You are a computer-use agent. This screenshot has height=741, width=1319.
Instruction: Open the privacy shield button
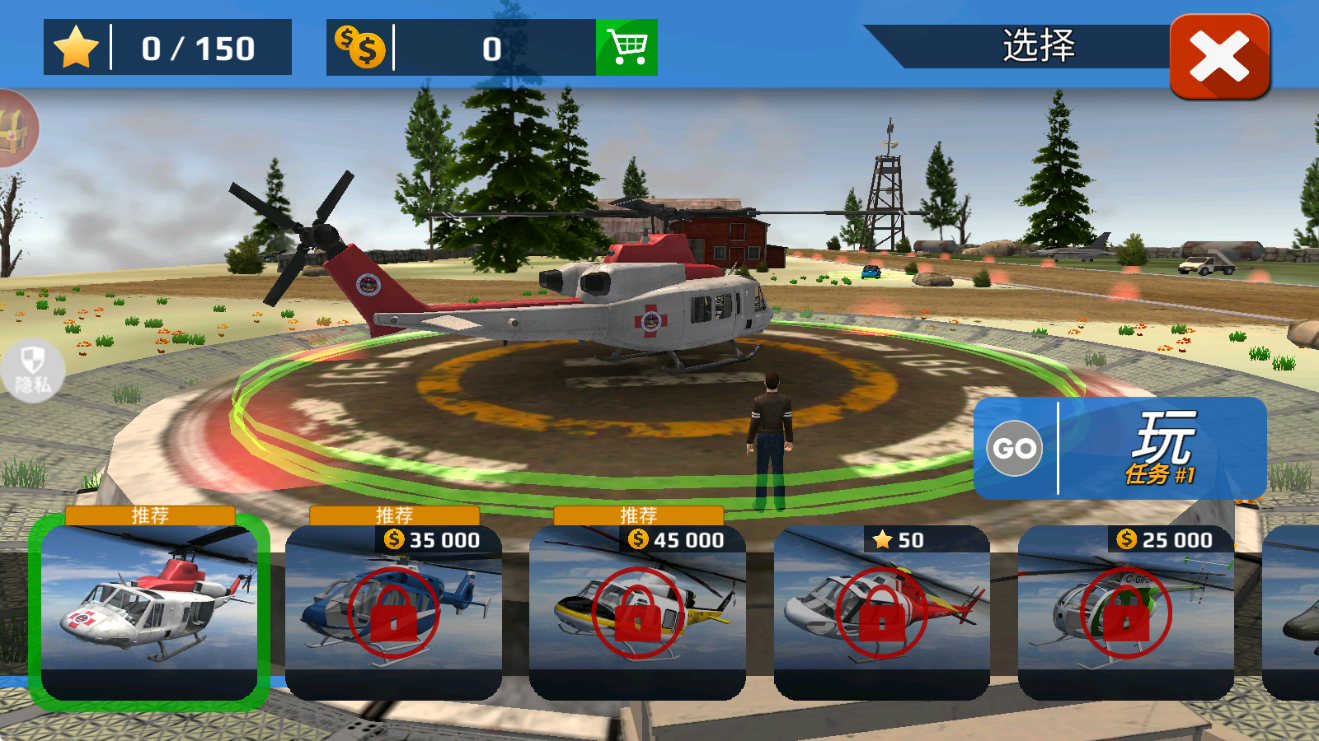(33, 372)
